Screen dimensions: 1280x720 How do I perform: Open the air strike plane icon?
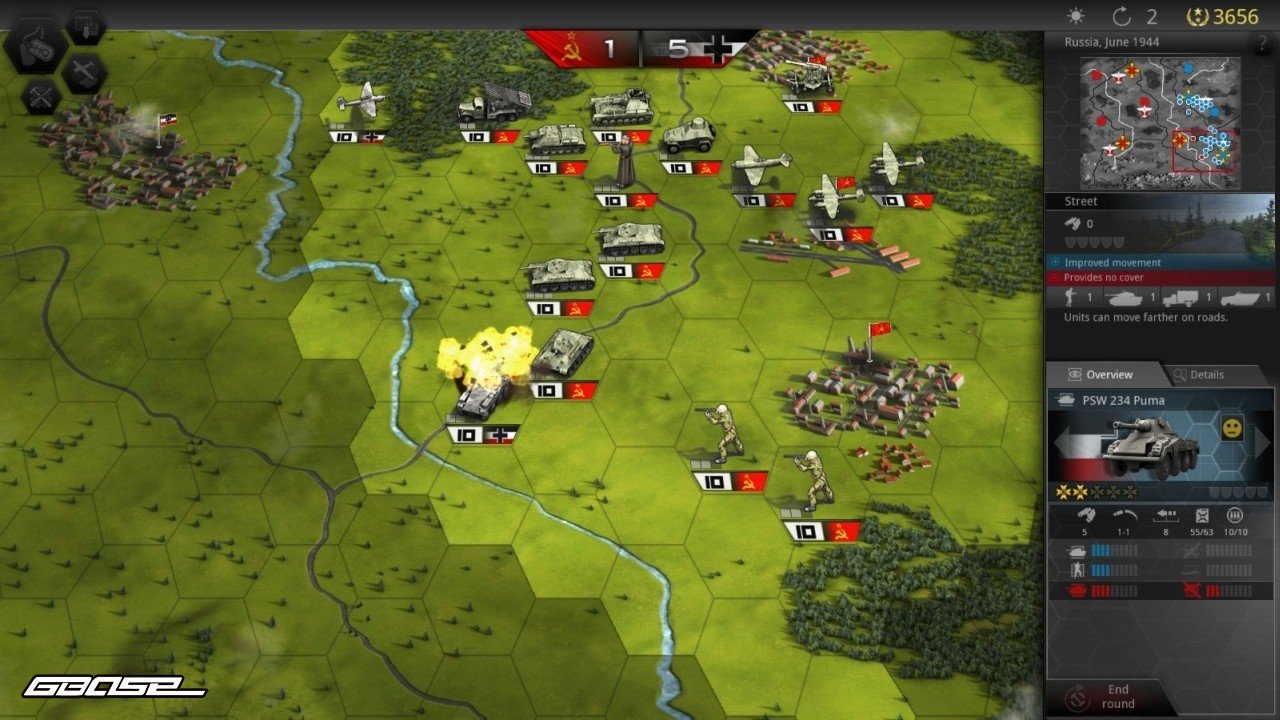pos(84,72)
